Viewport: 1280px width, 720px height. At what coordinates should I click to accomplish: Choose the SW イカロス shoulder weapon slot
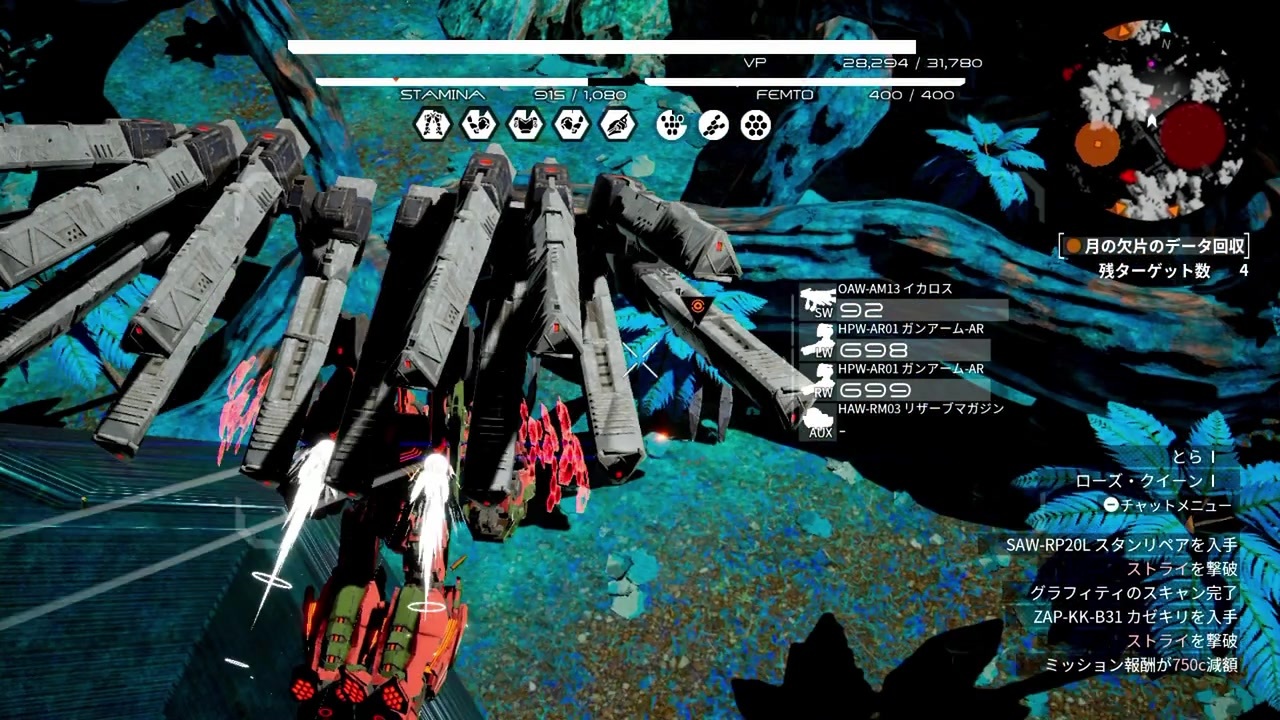click(900, 300)
